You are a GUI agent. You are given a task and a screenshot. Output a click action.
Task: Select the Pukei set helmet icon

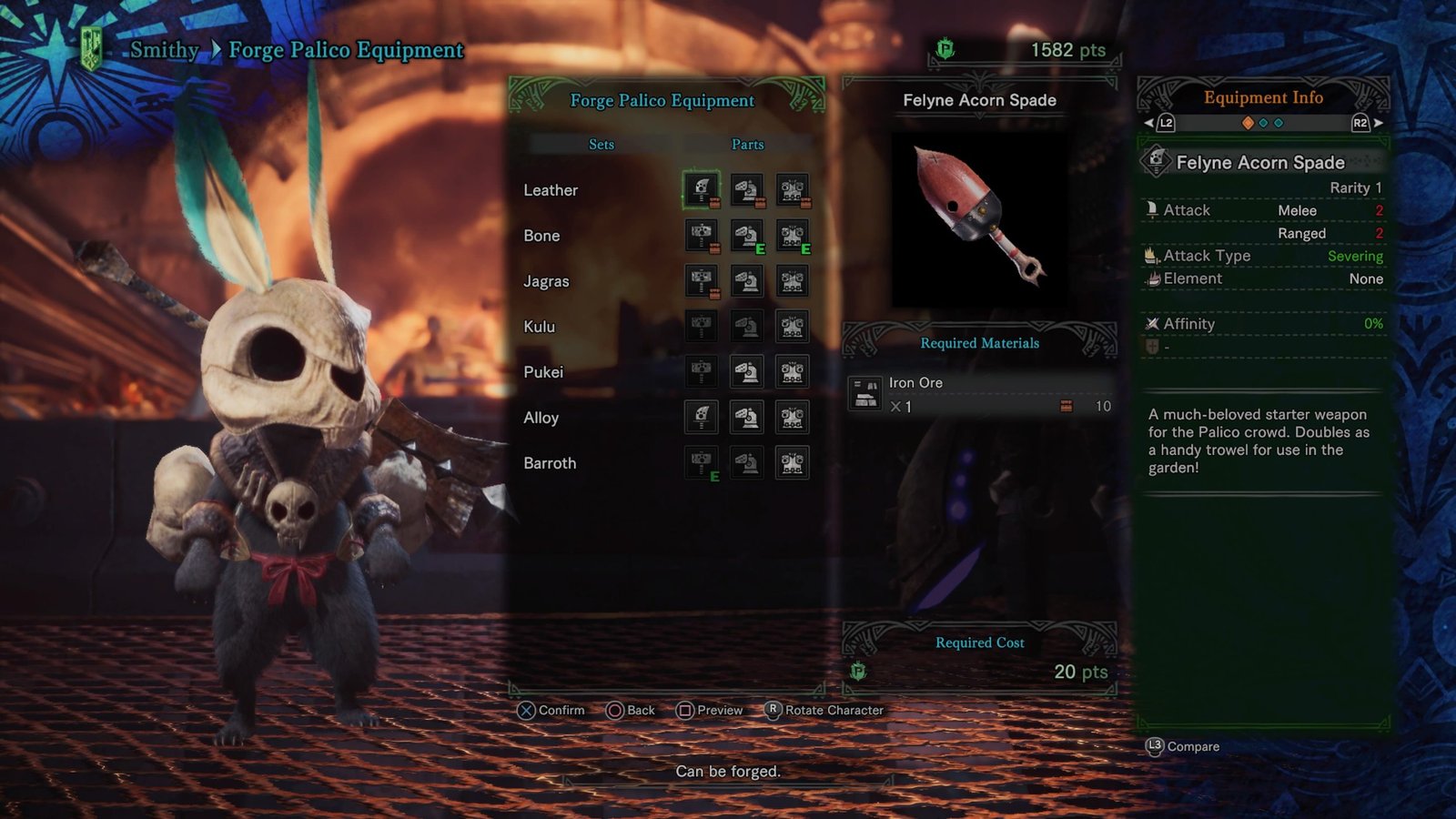coord(747,372)
